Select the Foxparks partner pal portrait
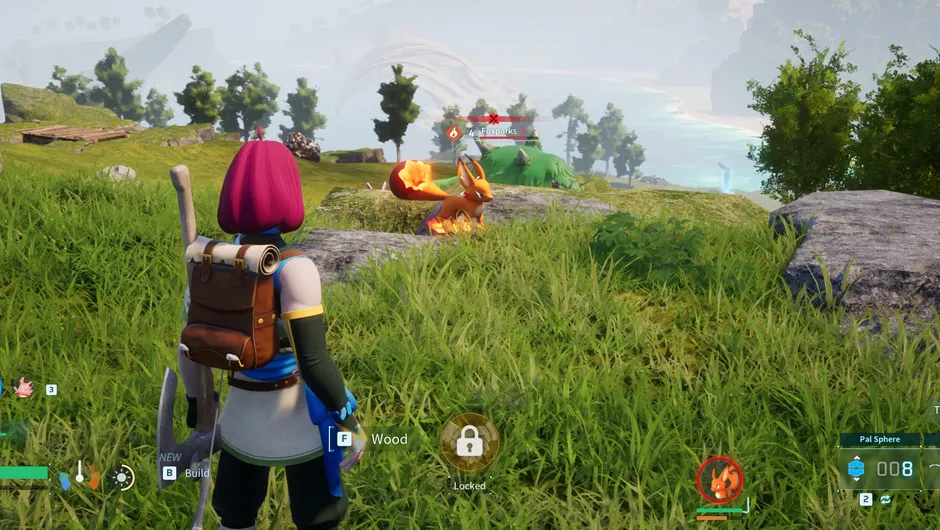The image size is (940, 530). point(719,481)
